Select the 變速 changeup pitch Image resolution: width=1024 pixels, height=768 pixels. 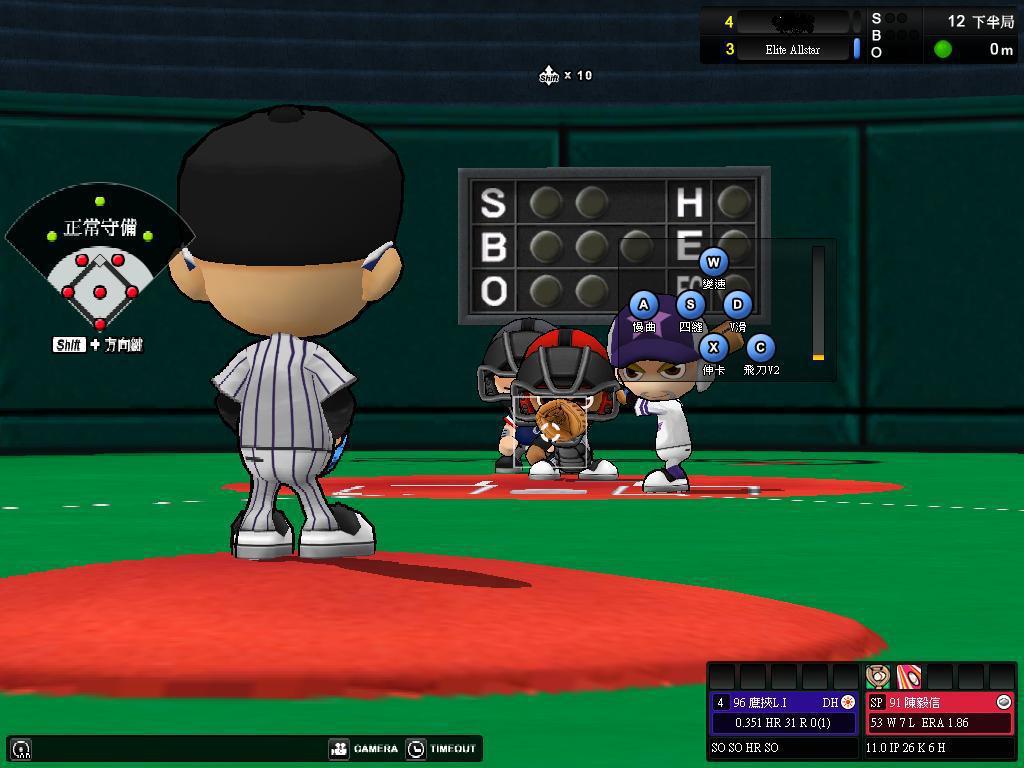(713, 263)
